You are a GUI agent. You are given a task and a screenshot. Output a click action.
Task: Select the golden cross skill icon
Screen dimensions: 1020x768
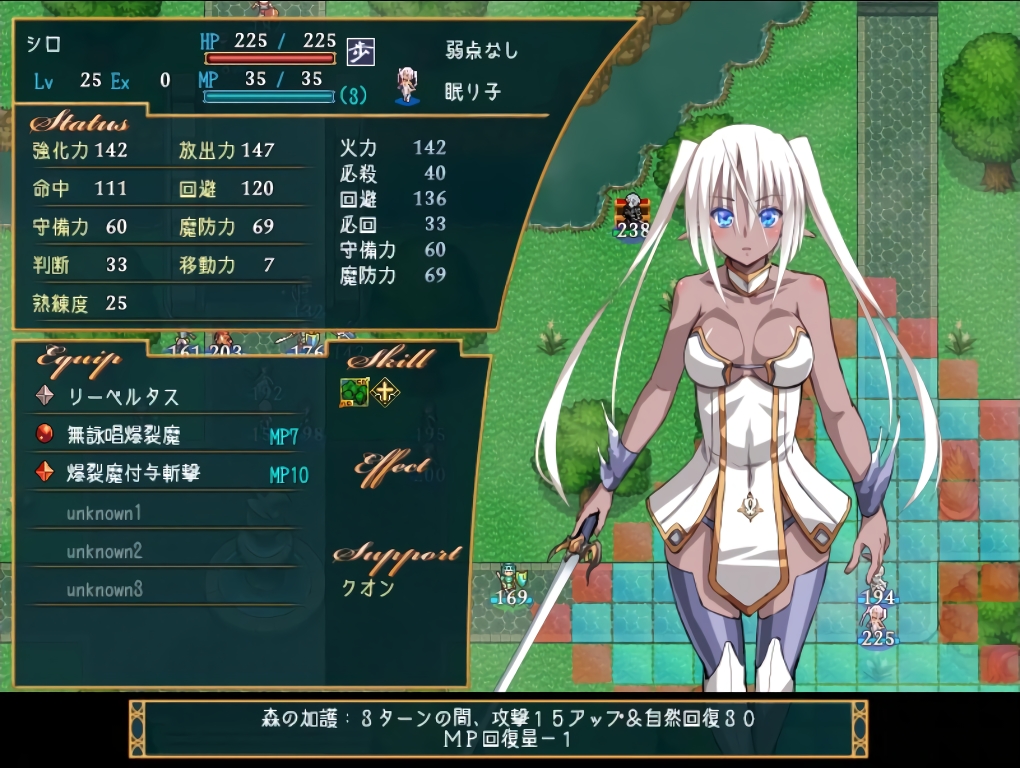tap(384, 393)
